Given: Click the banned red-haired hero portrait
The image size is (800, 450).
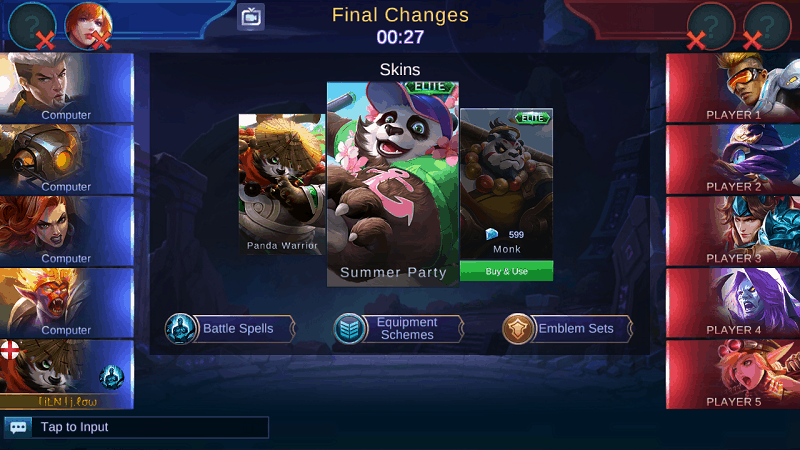Looking at the screenshot, I should (88, 25).
